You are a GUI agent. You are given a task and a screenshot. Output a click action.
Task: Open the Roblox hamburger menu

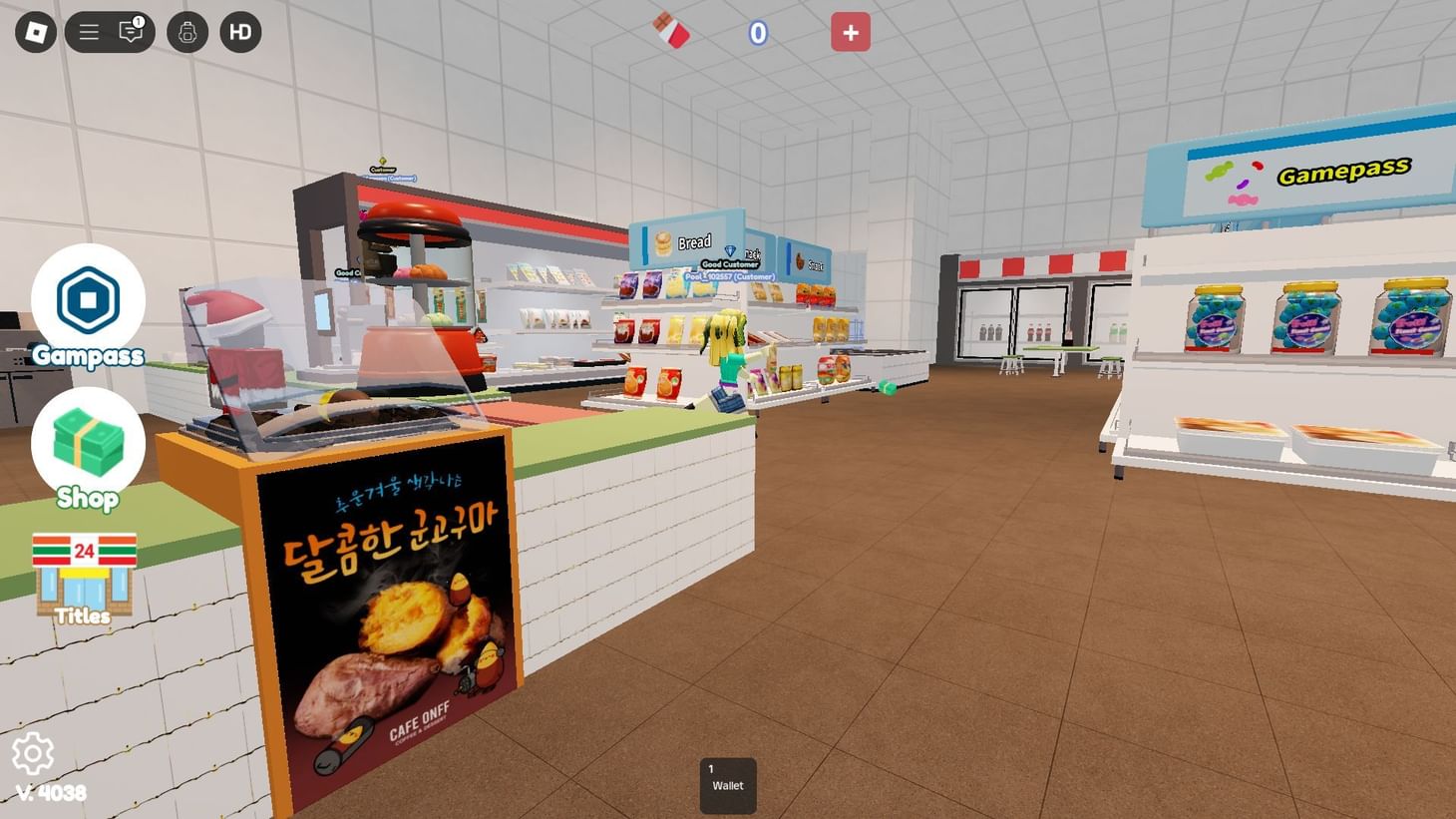pos(88,31)
